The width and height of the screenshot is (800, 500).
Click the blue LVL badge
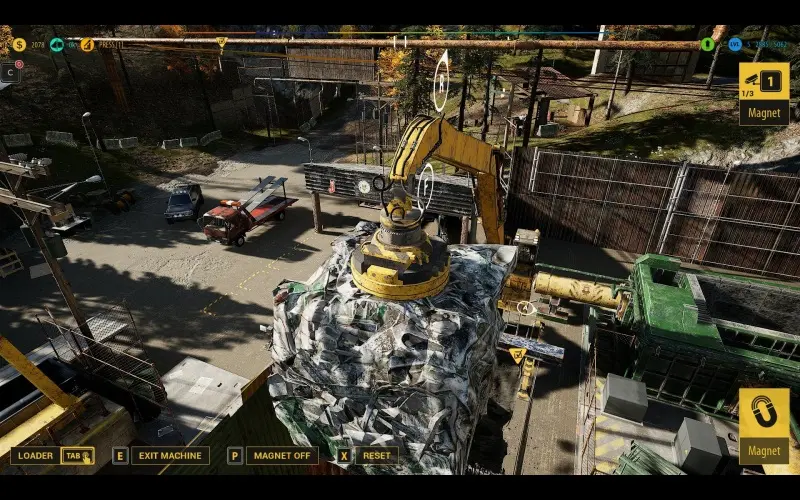click(735, 44)
